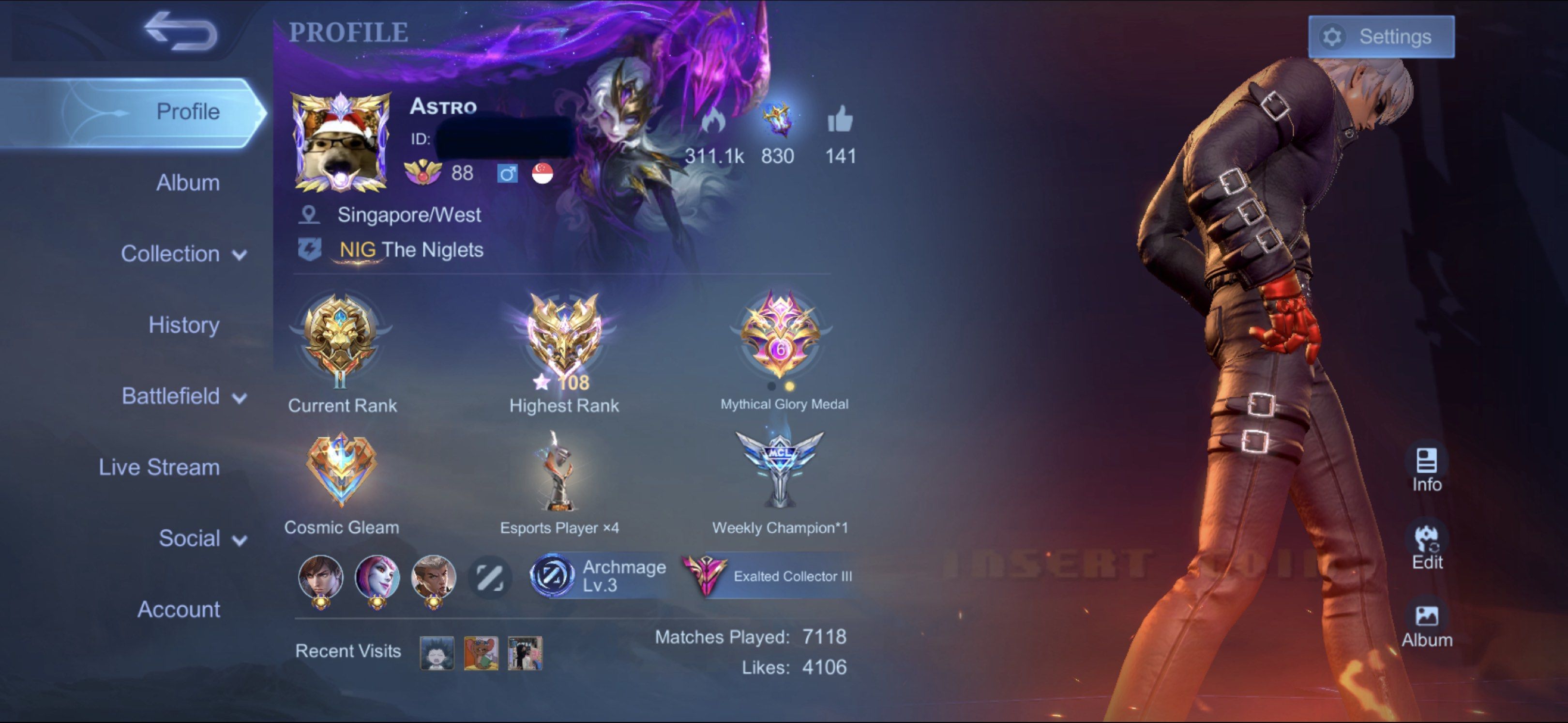Click the Edit button beside the hero

pos(1426,547)
